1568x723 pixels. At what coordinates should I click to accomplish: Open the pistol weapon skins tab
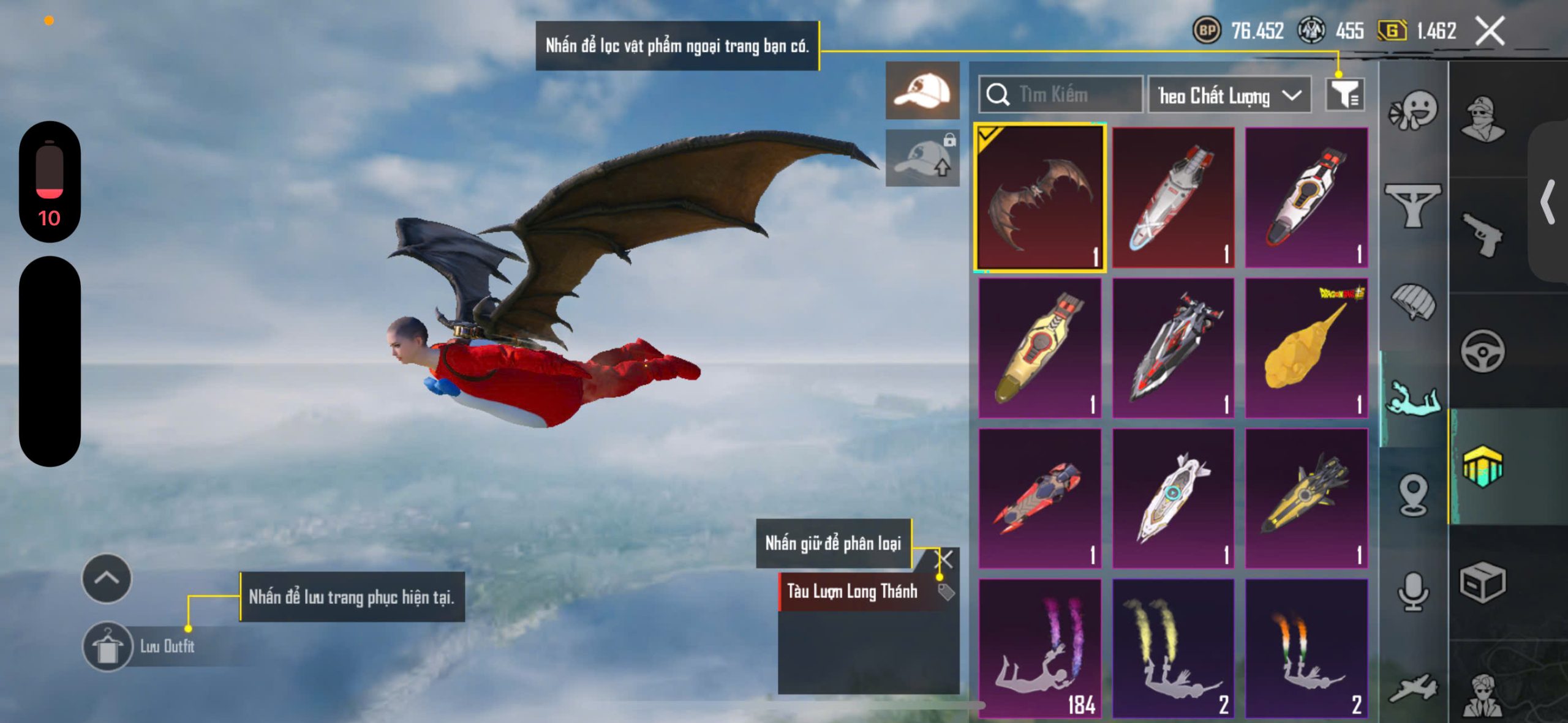coord(1482,234)
